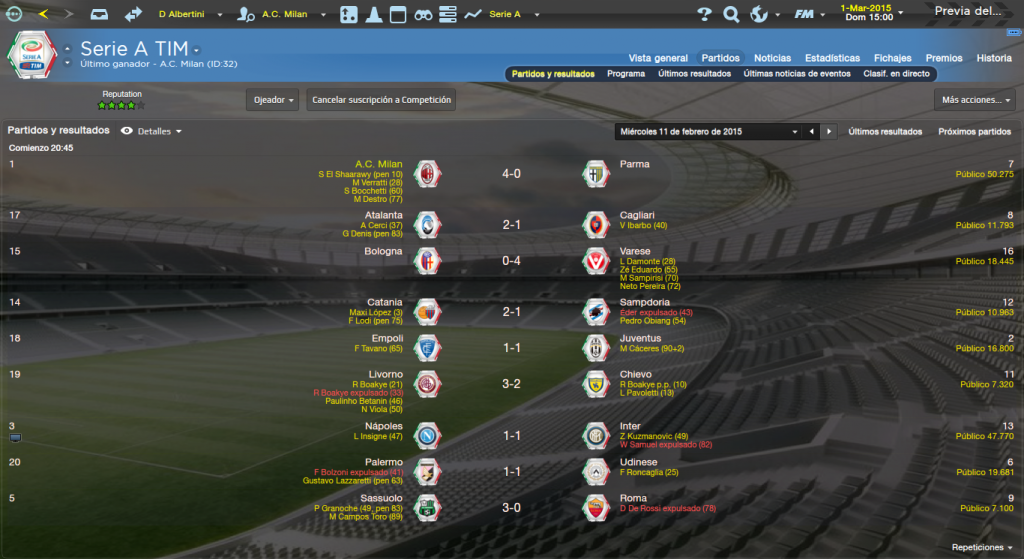Open the Estadísticas tab
Image resolution: width=1024 pixels, height=559 pixels.
tap(832, 58)
